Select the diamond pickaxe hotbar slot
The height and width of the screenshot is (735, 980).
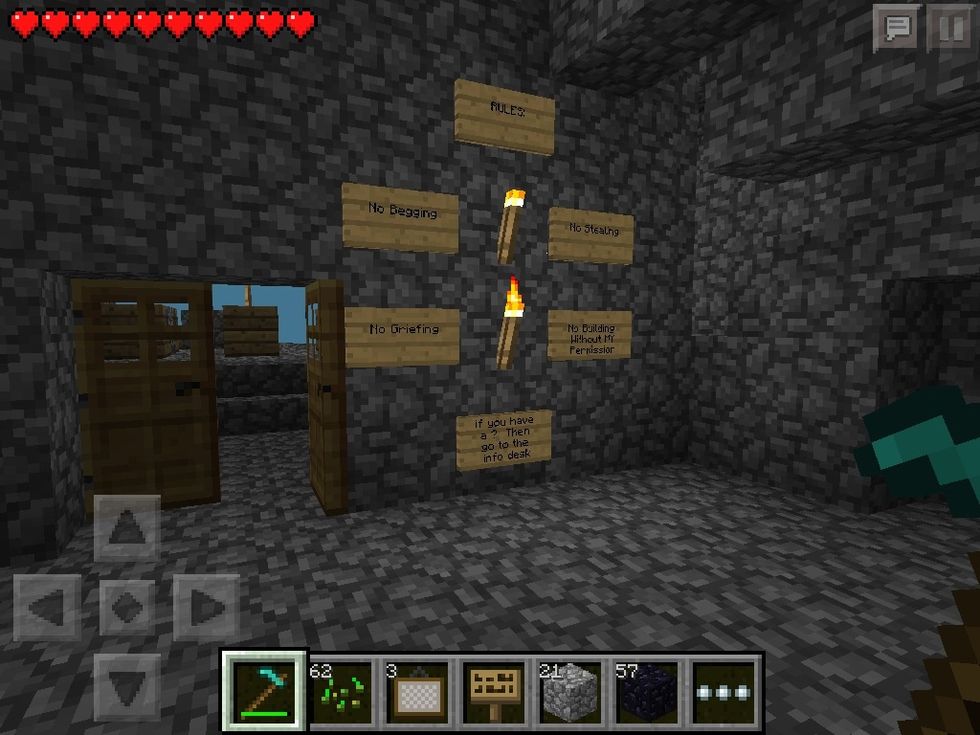click(264, 690)
